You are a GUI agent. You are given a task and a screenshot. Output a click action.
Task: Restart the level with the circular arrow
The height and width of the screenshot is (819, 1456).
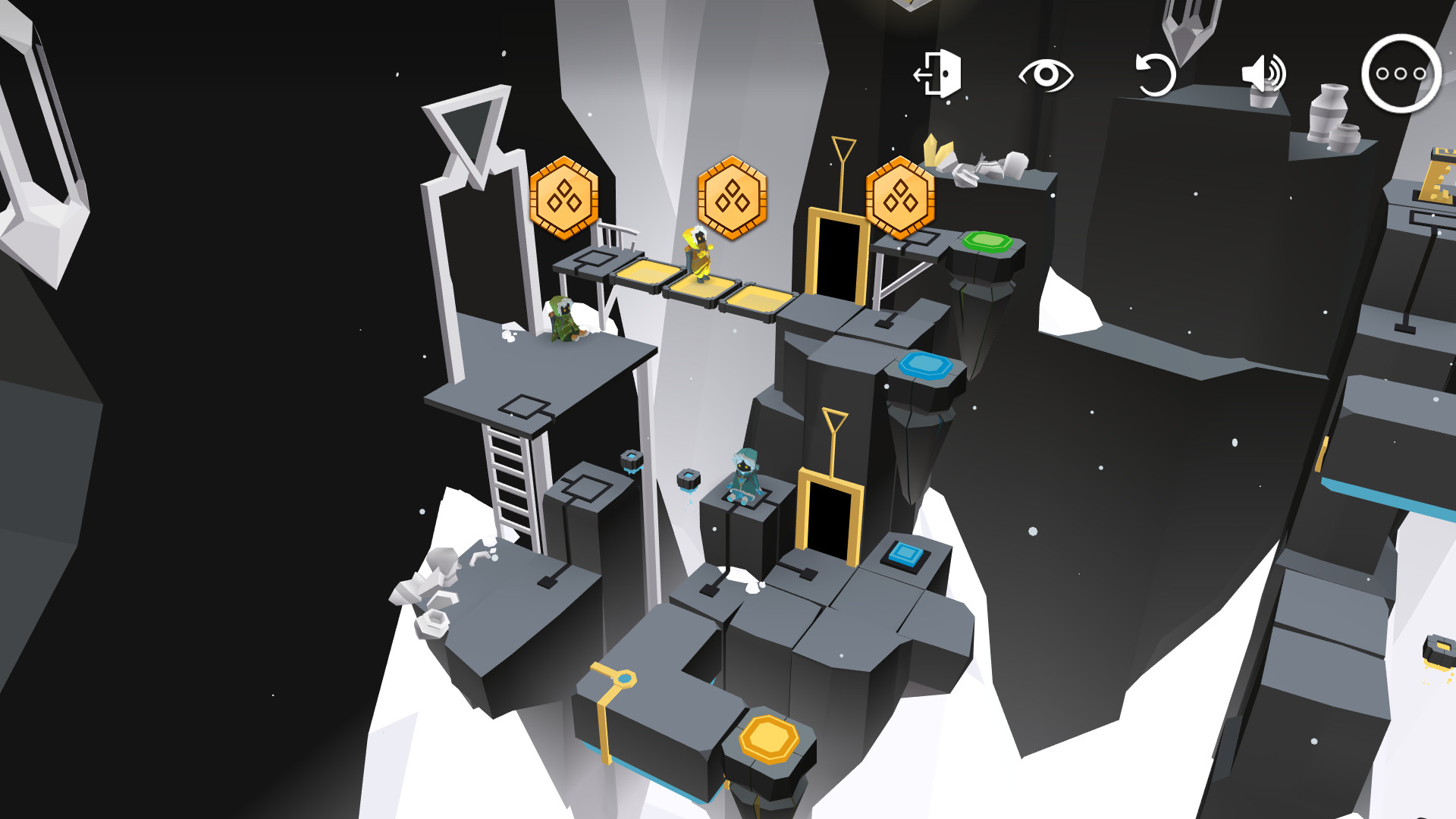(x=1154, y=74)
